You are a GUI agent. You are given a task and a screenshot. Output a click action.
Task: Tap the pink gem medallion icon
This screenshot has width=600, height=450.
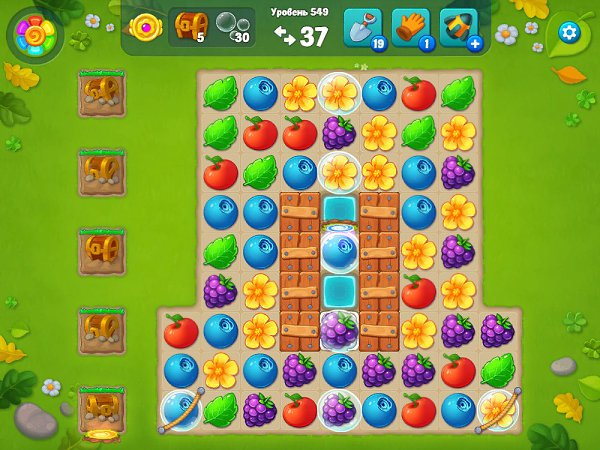tap(146, 29)
